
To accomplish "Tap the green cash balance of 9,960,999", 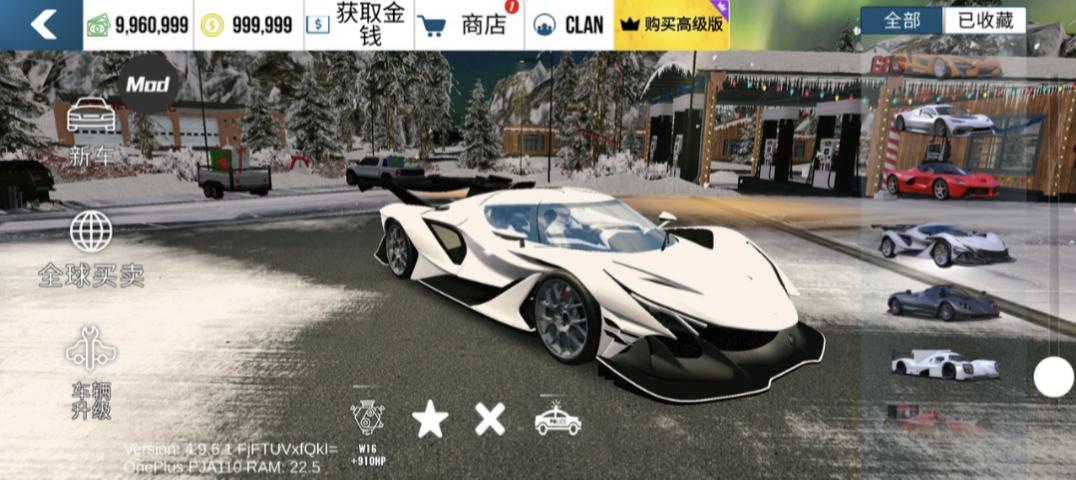I will point(138,25).
